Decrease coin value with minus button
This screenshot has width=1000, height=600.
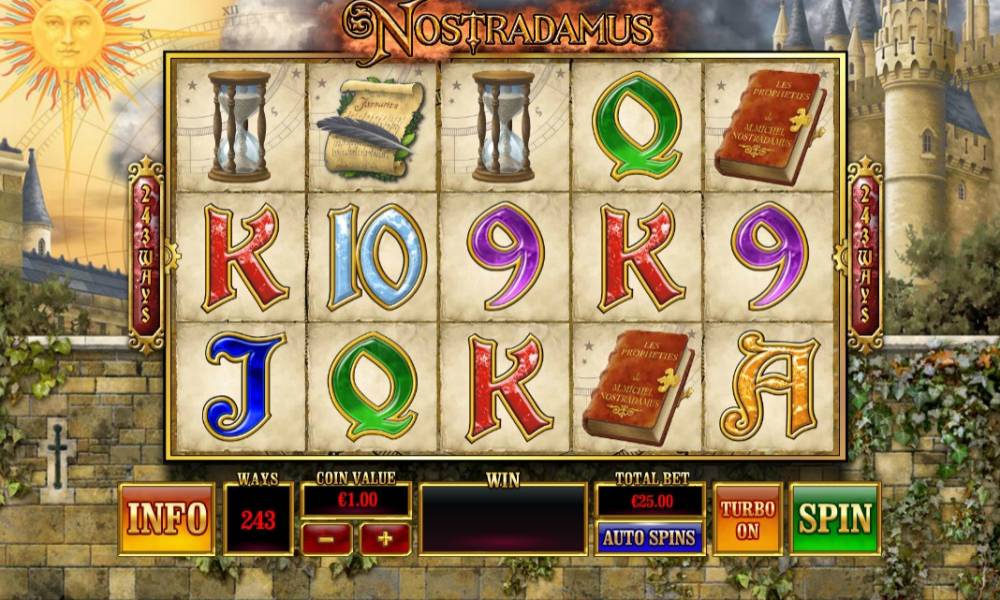326,539
